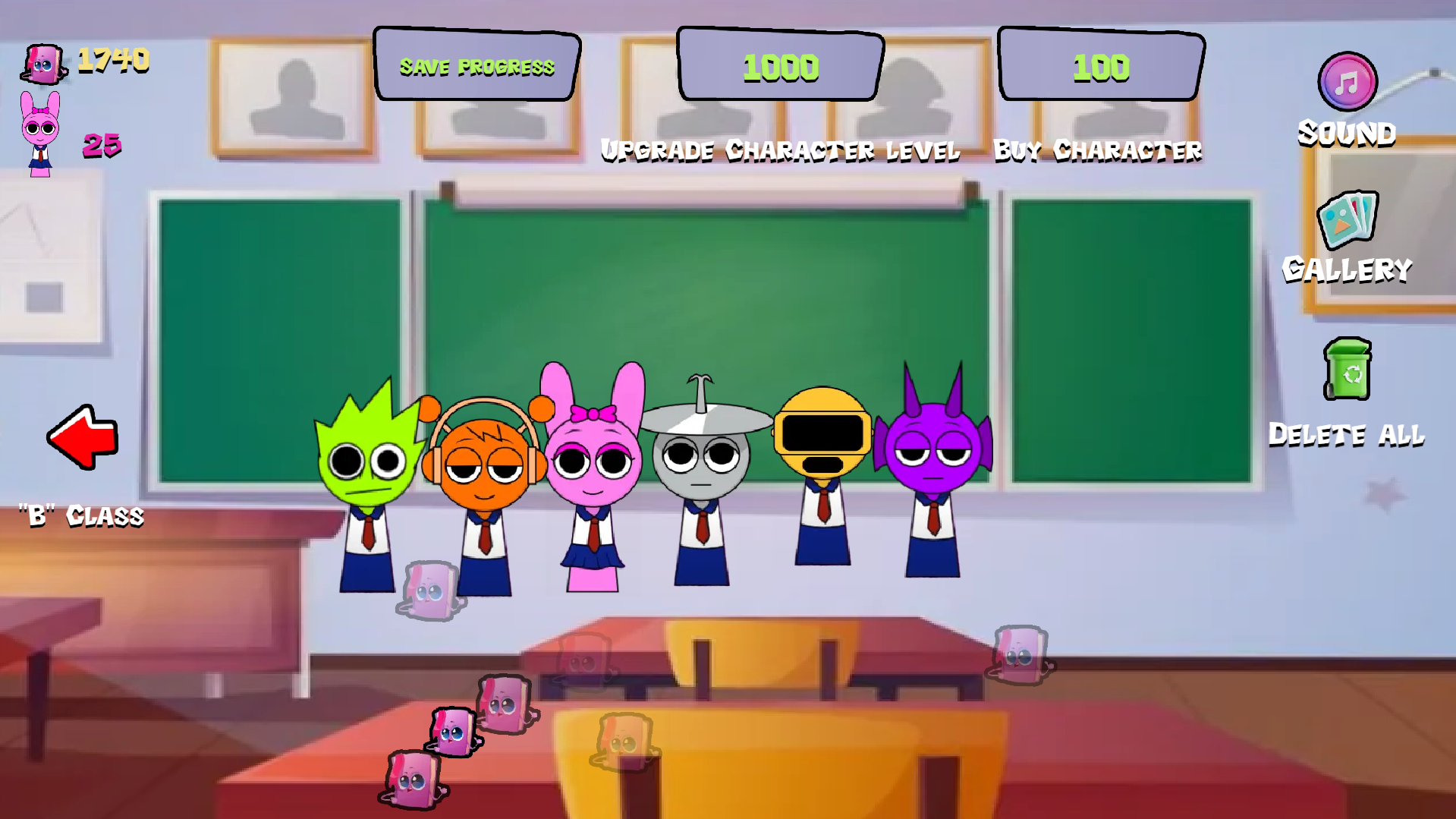Click the pink bunny icon next to 25

42,125
